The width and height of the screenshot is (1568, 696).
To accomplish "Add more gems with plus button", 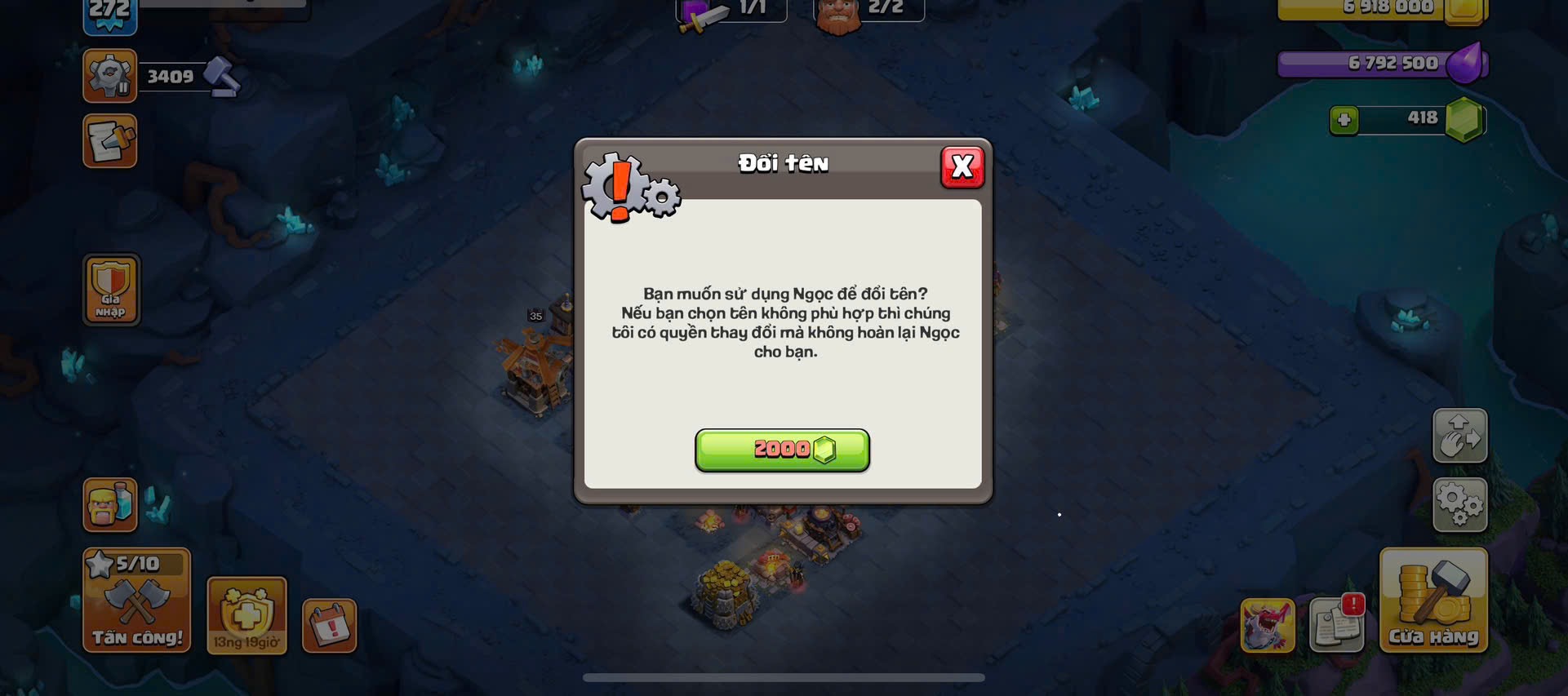I will 1344,121.
